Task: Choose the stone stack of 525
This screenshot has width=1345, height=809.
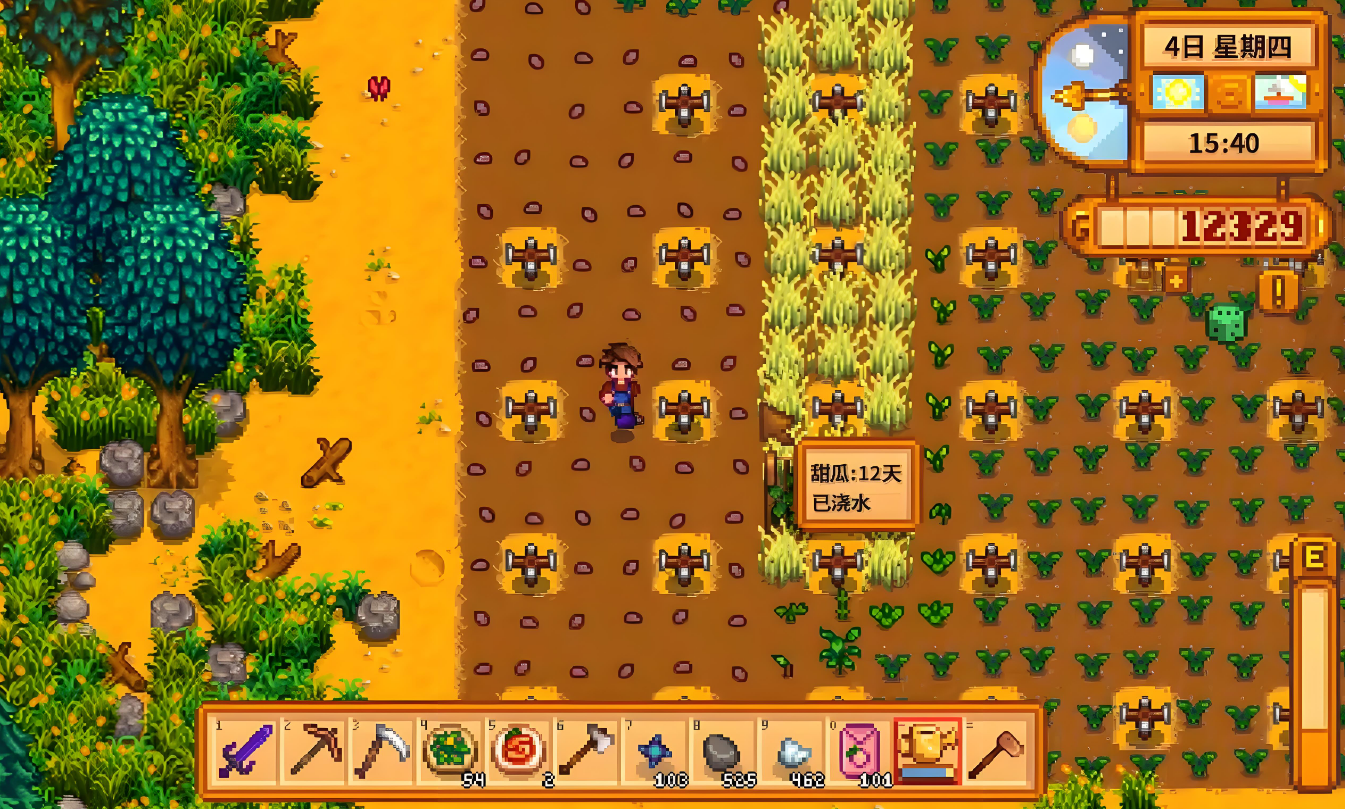Action: [722, 751]
